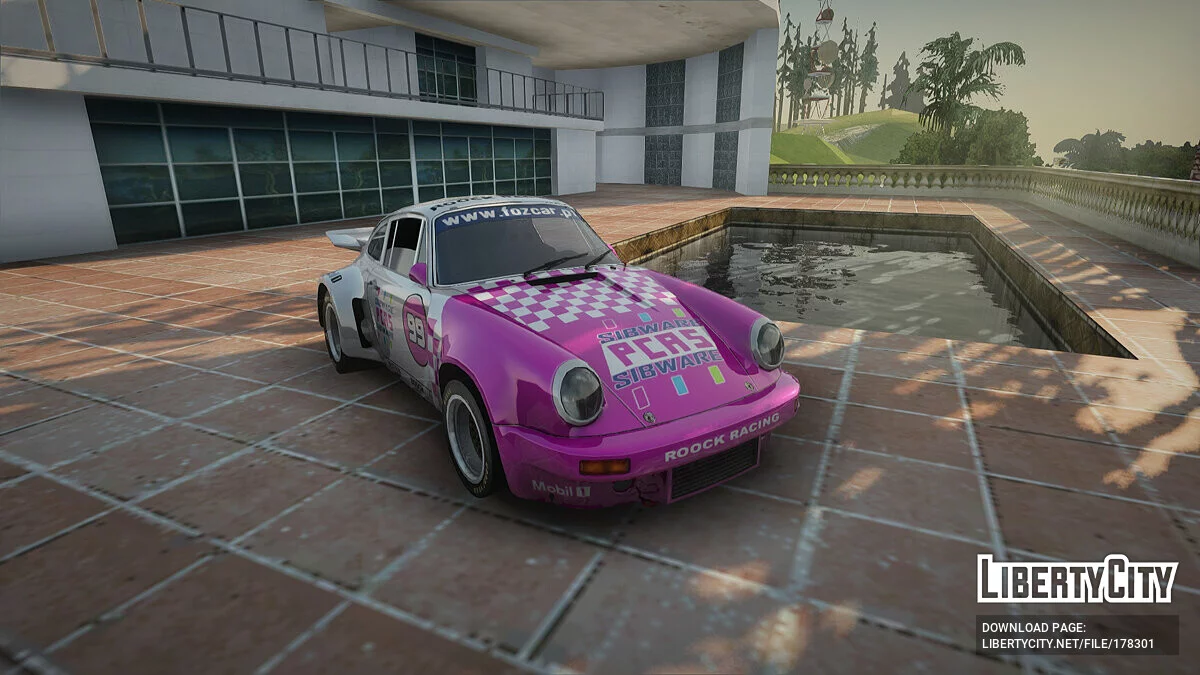Click the LibertyCity logo watermark

pyautogui.click(x=1077, y=580)
